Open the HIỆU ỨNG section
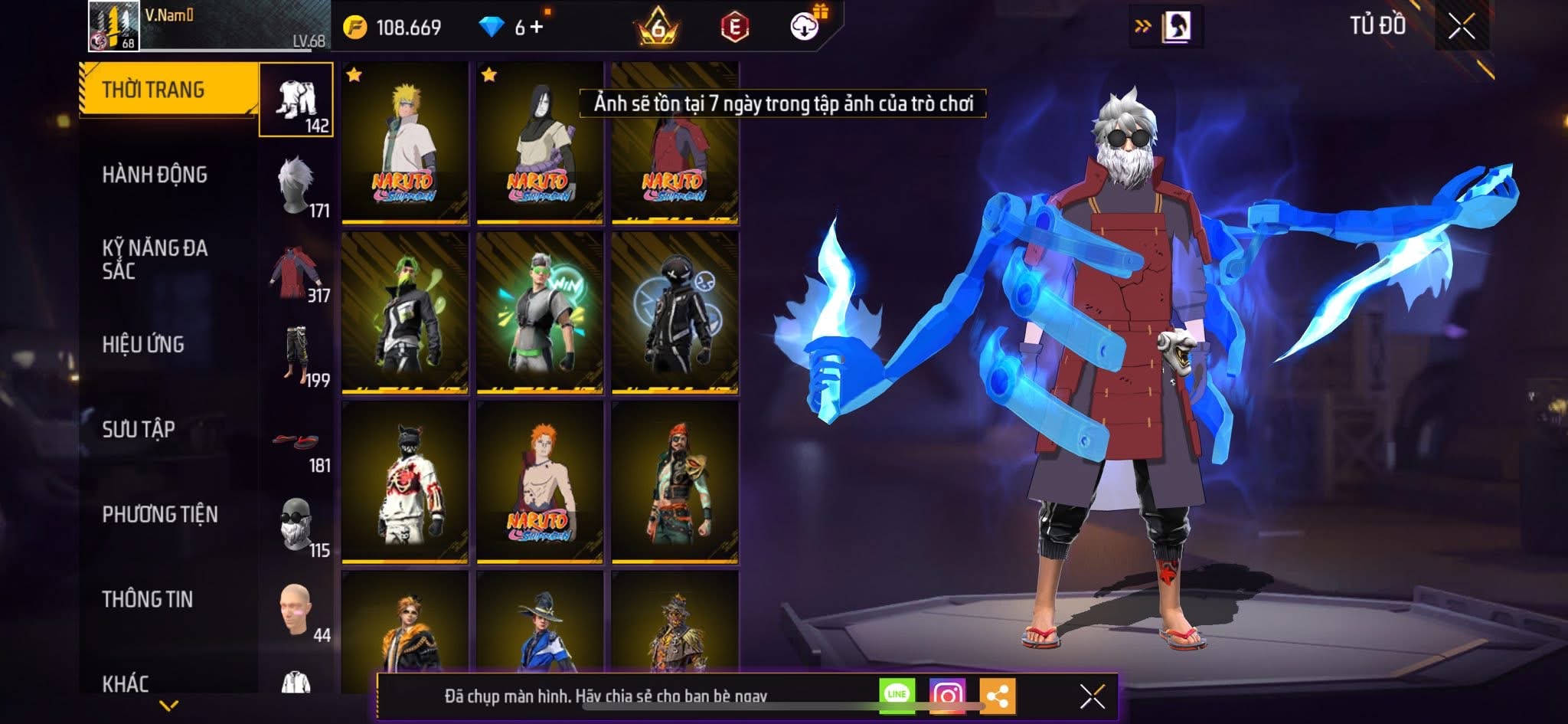The image size is (1568, 724). (x=143, y=345)
